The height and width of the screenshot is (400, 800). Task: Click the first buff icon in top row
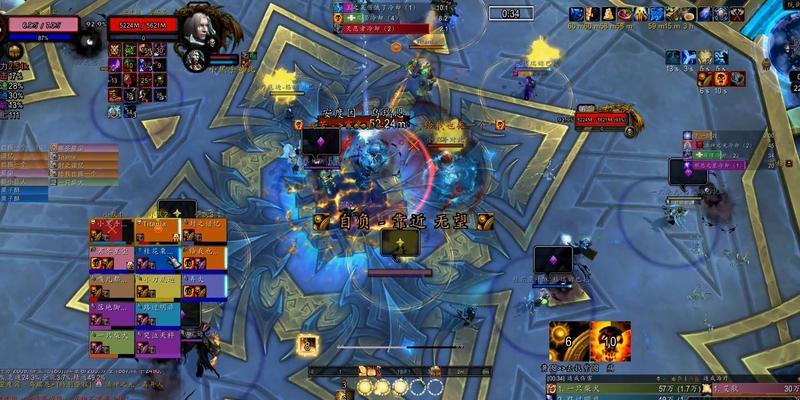click(577, 14)
